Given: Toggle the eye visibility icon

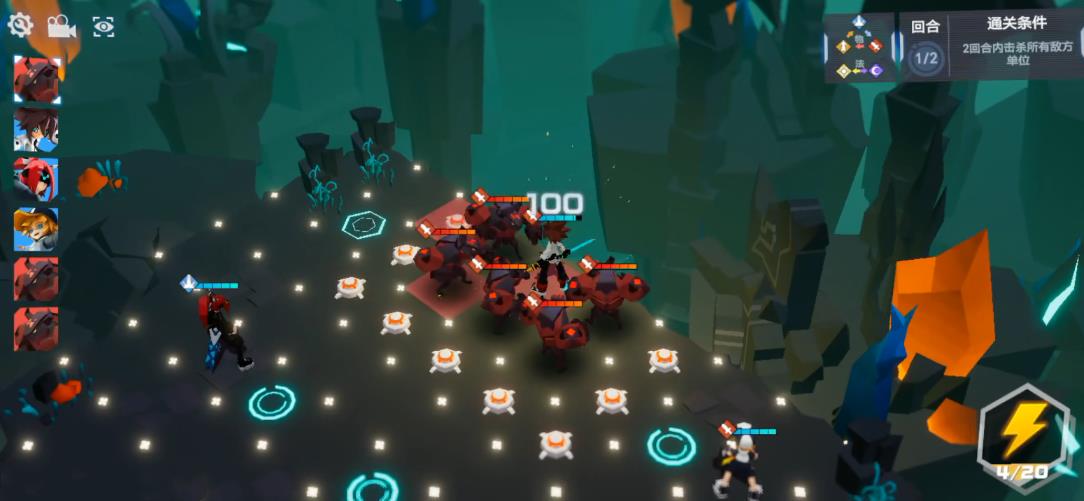Looking at the screenshot, I should click(103, 26).
